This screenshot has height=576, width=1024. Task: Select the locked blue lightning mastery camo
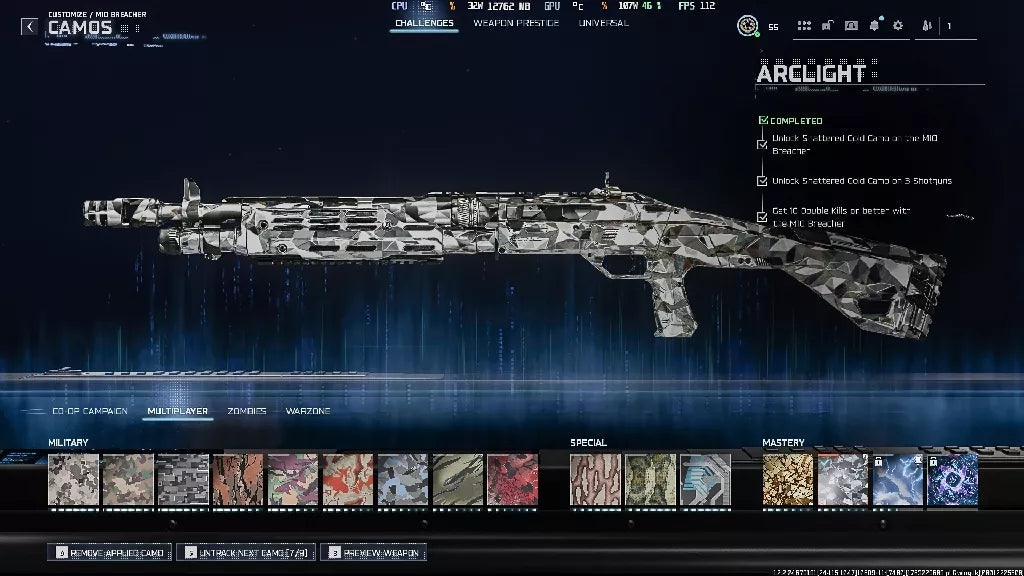(x=897, y=480)
